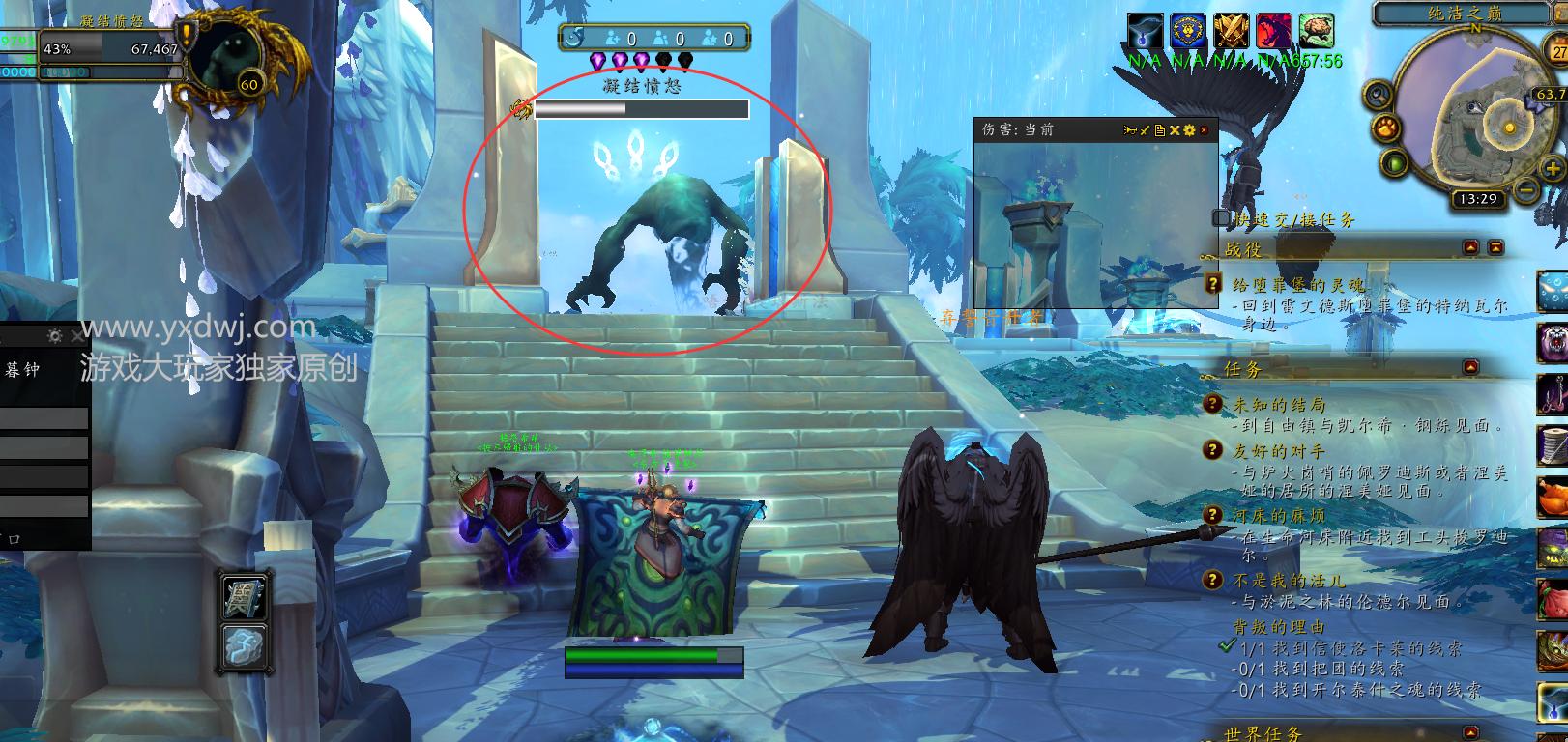
Task: Open the 背叛的理由 quest details
Action: click(1278, 627)
